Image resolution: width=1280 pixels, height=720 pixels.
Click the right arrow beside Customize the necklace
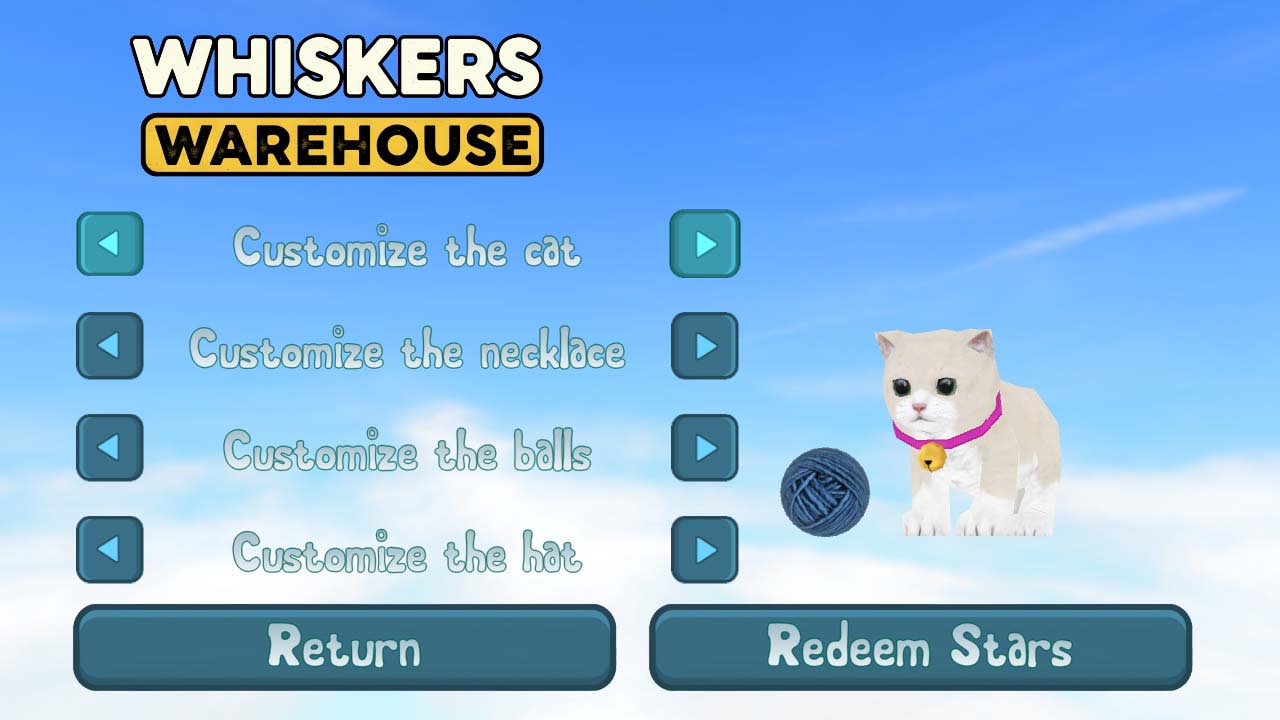(705, 345)
